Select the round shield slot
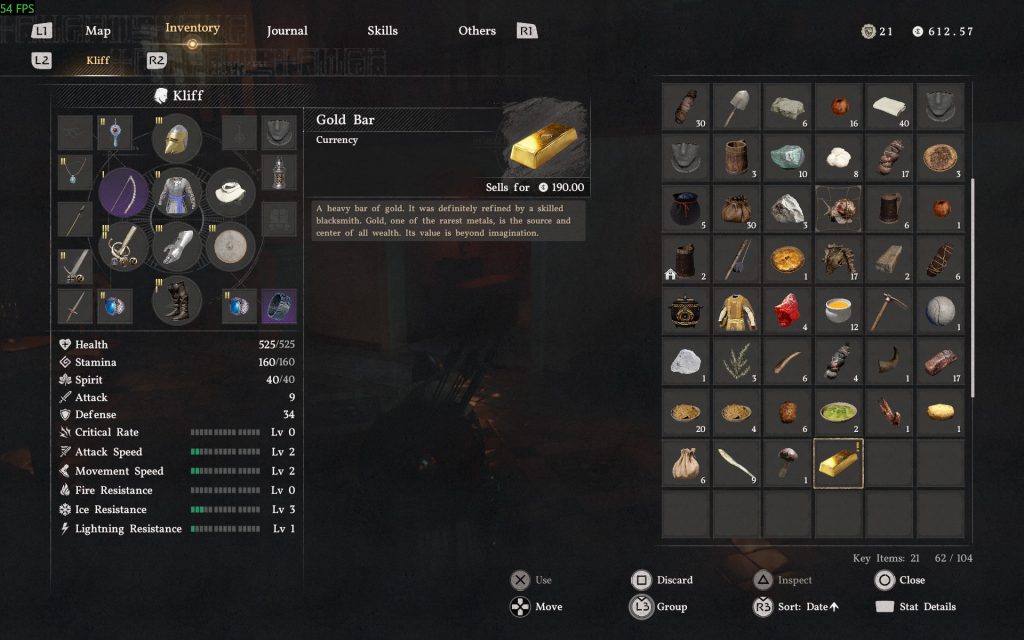Image resolution: width=1024 pixels, height=640 pixels. 231,245
